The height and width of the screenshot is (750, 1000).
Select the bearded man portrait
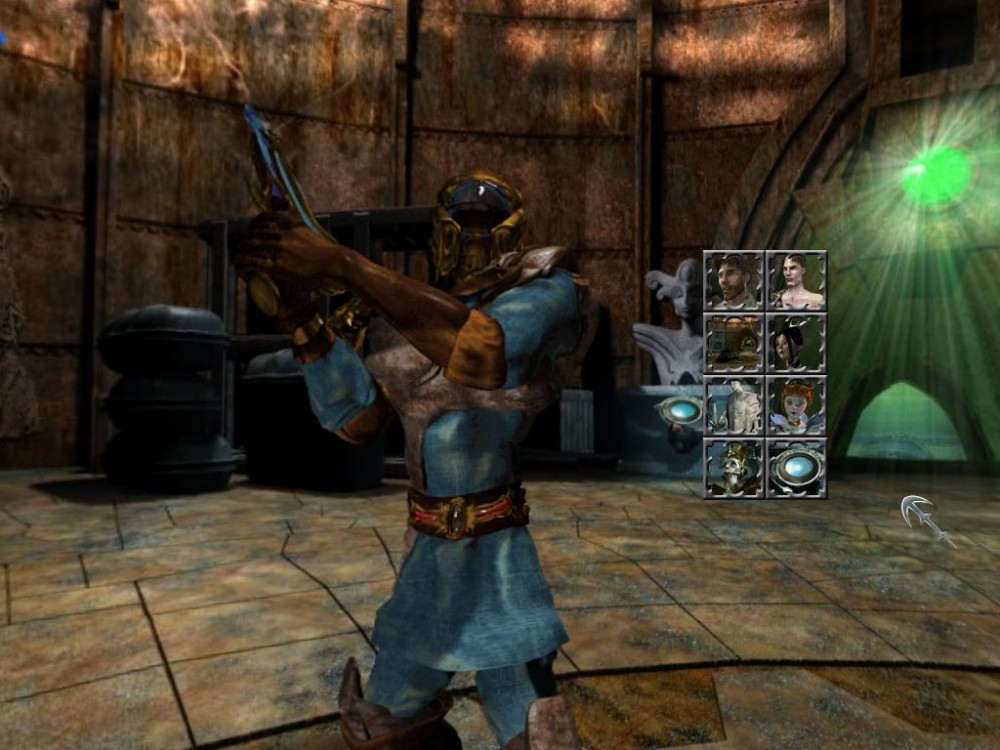pyautogui.click(x=735, y=281)
